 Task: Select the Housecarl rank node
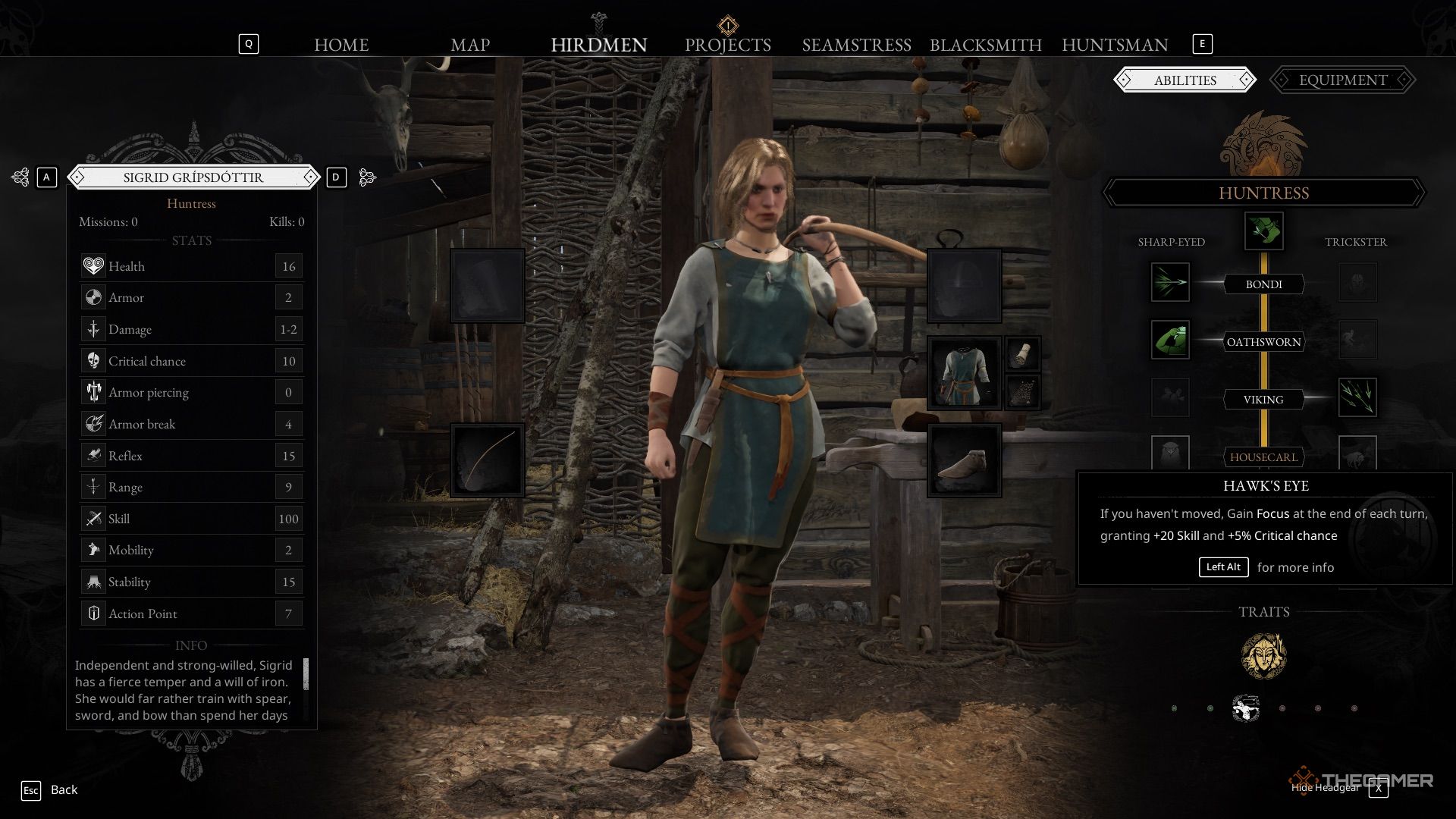tap(1263, 457)
